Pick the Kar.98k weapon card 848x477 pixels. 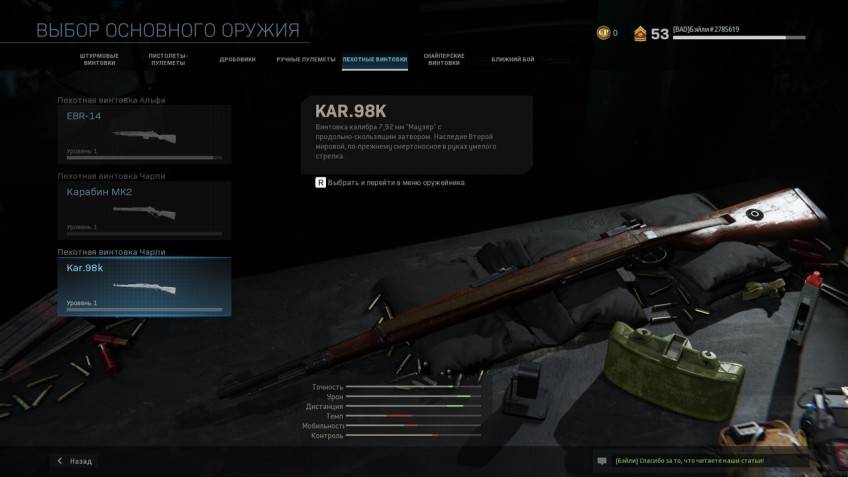coord(144,287)
